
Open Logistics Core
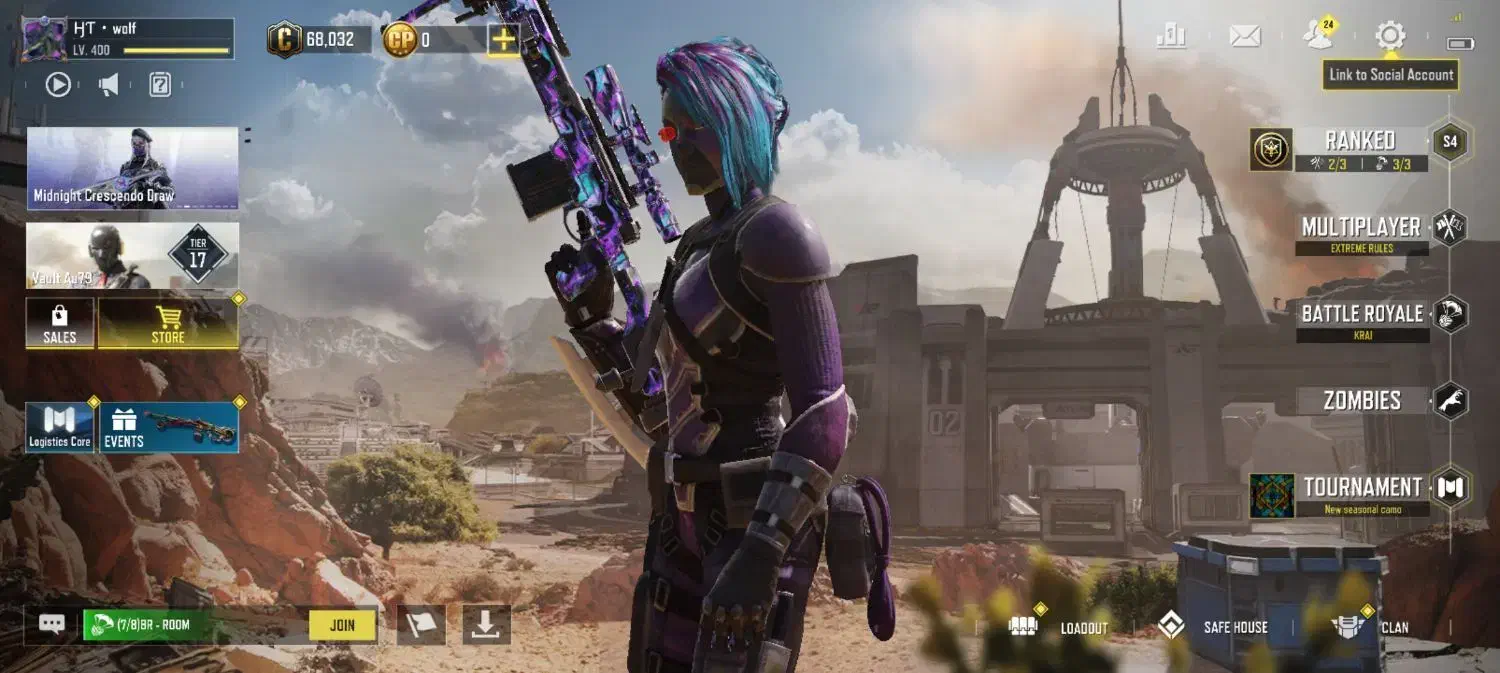click(60, 427)
